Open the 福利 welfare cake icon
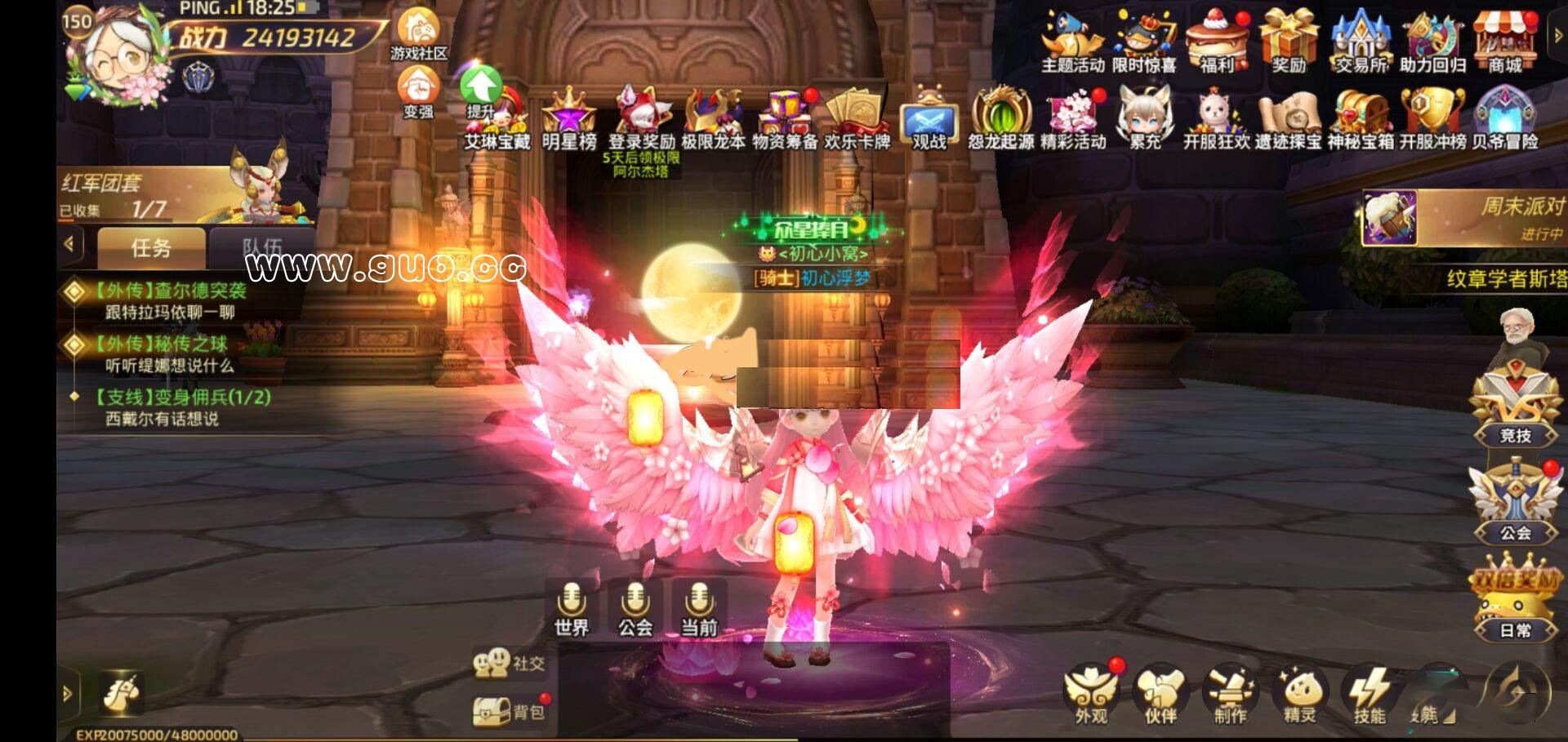 point(1217,41)
